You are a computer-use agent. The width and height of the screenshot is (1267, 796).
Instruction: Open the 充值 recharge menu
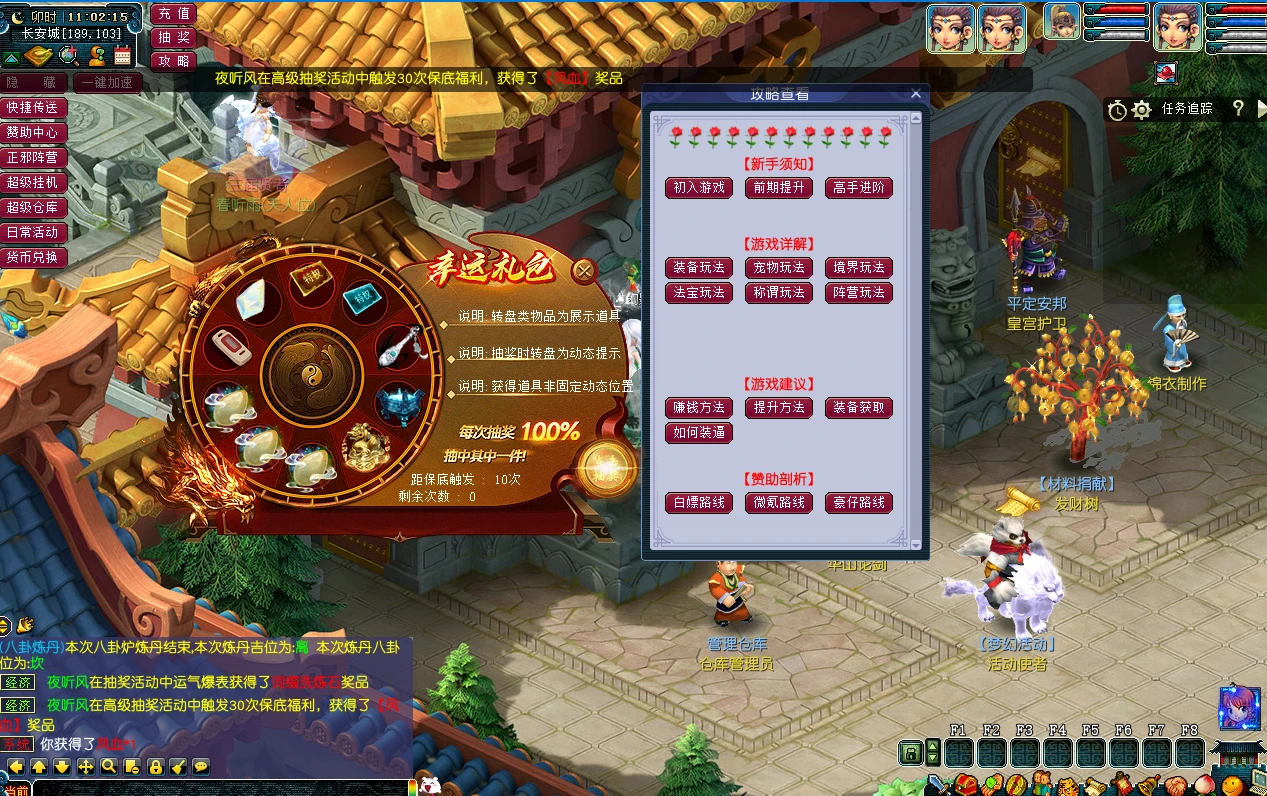(174, 13)
